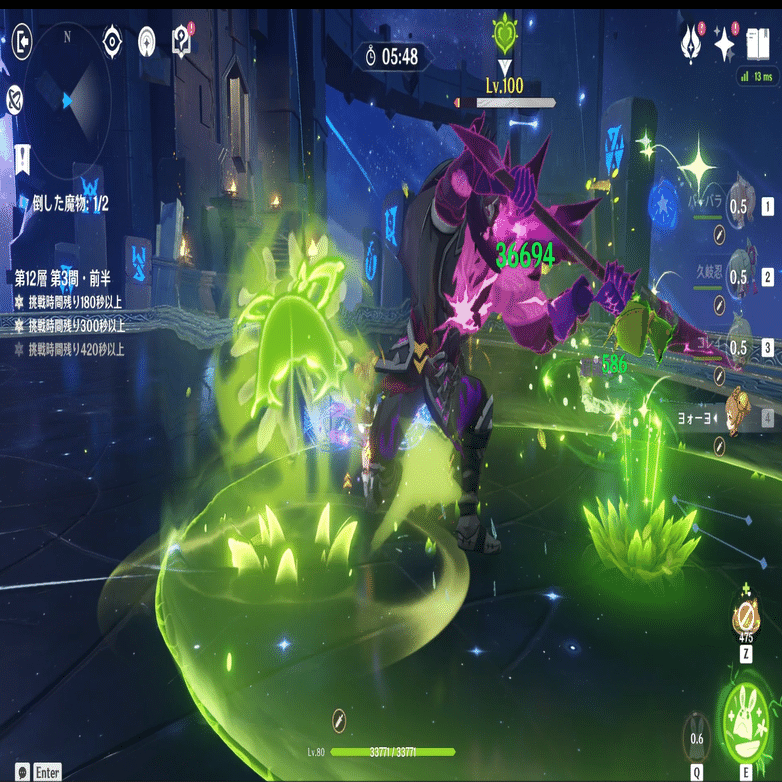Open the map-pin book icon with alert
This screenshot has height=782, width=782.
pyautogui.click(x=182, y=41)
